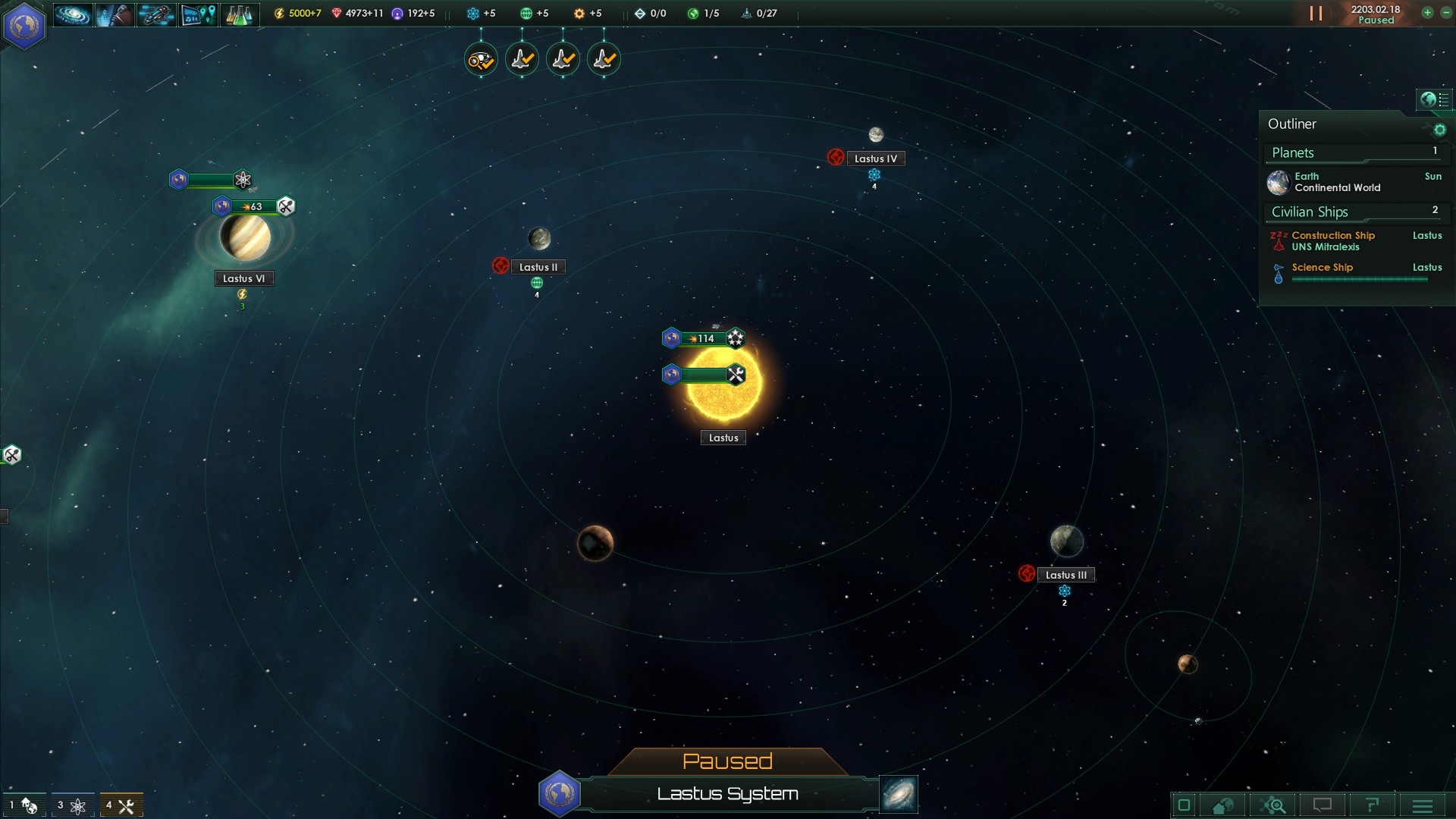The image size is (1456, 819).
Task: Select Earth in the Outliner planets
Action: tap(1338, 182)
